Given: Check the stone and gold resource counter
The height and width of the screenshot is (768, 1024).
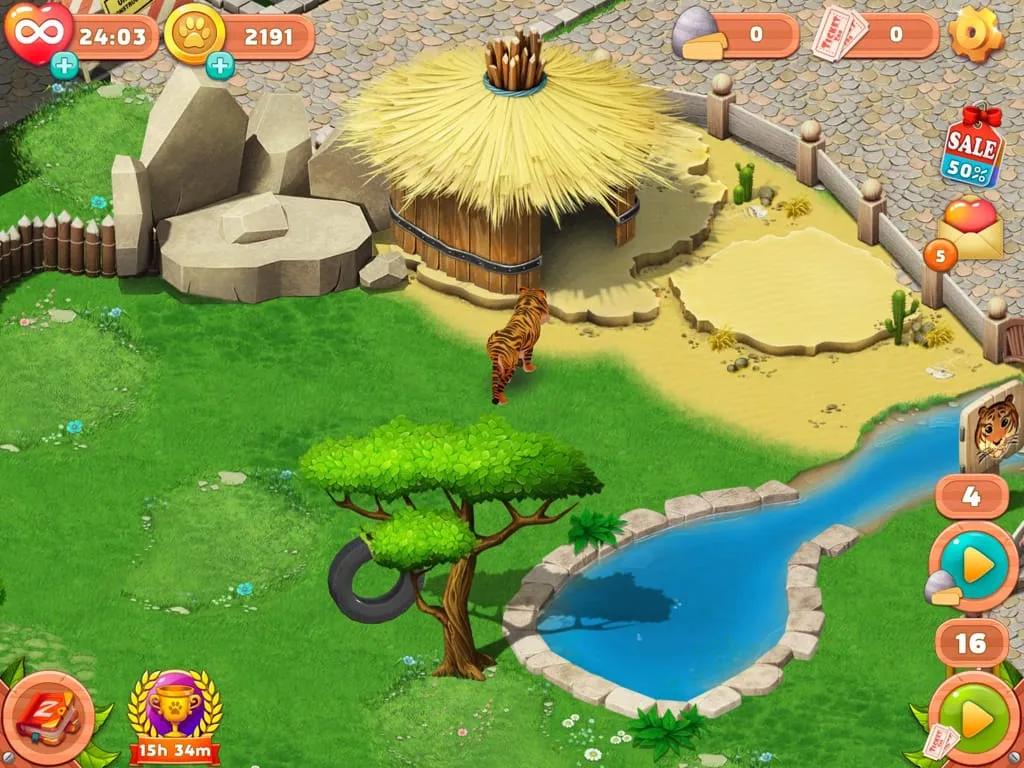Looking at the screenshot, I should click(x=735, y=35).
